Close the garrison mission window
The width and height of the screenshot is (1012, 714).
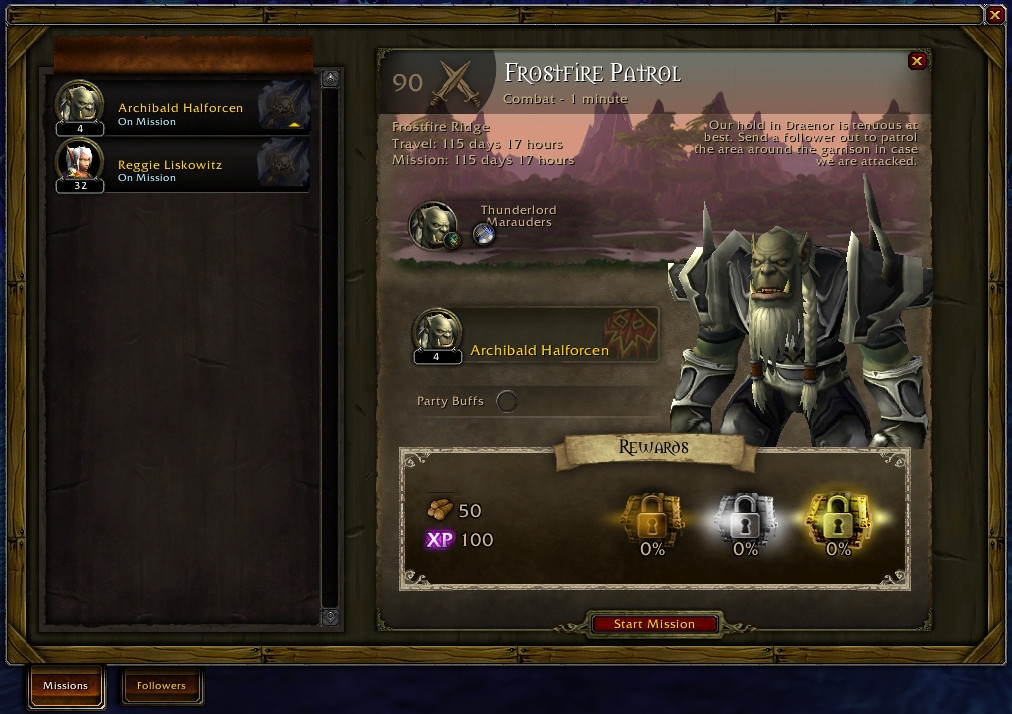click(x=994, y=15)
